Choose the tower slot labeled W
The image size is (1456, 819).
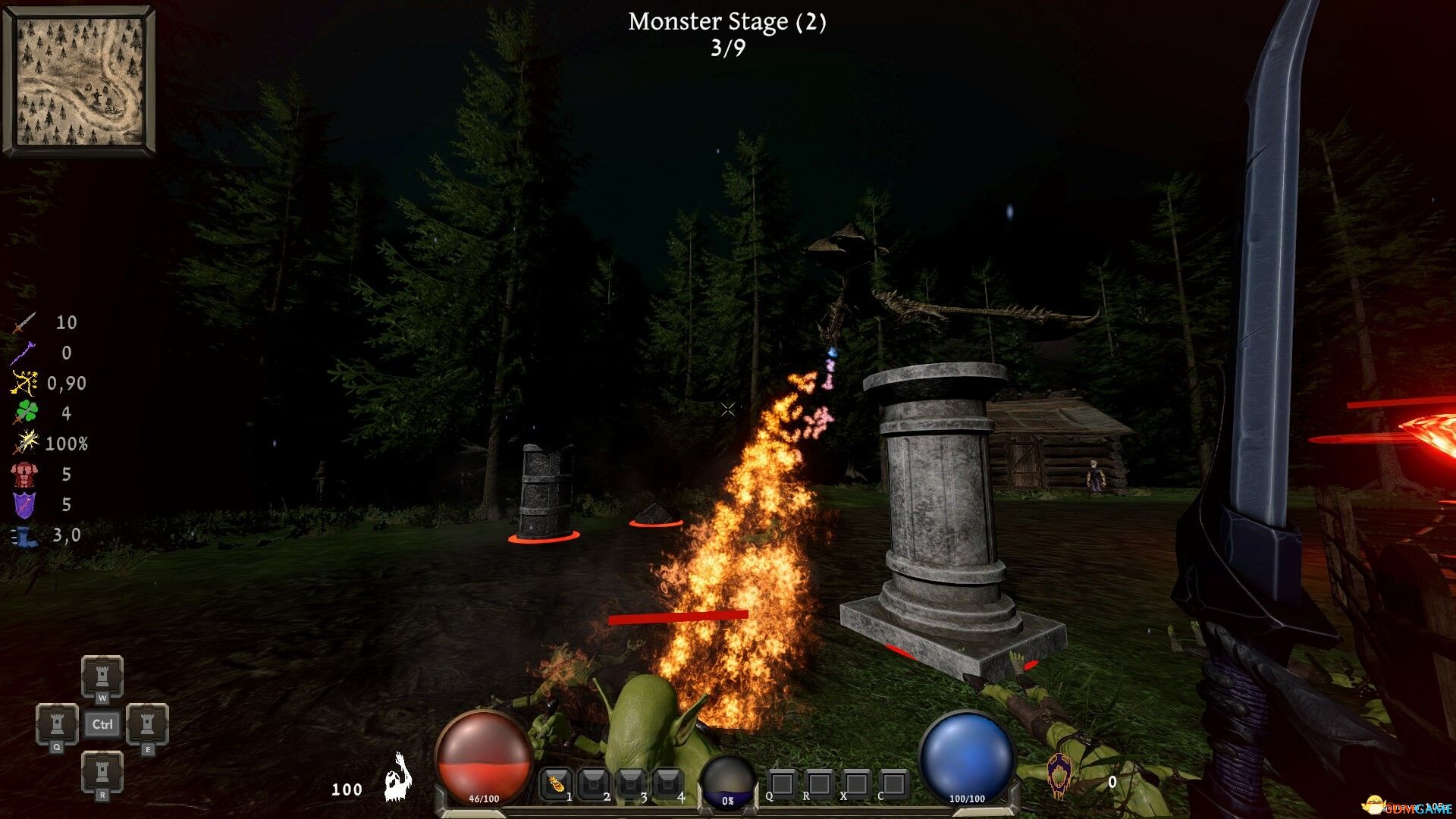point(102,673)
